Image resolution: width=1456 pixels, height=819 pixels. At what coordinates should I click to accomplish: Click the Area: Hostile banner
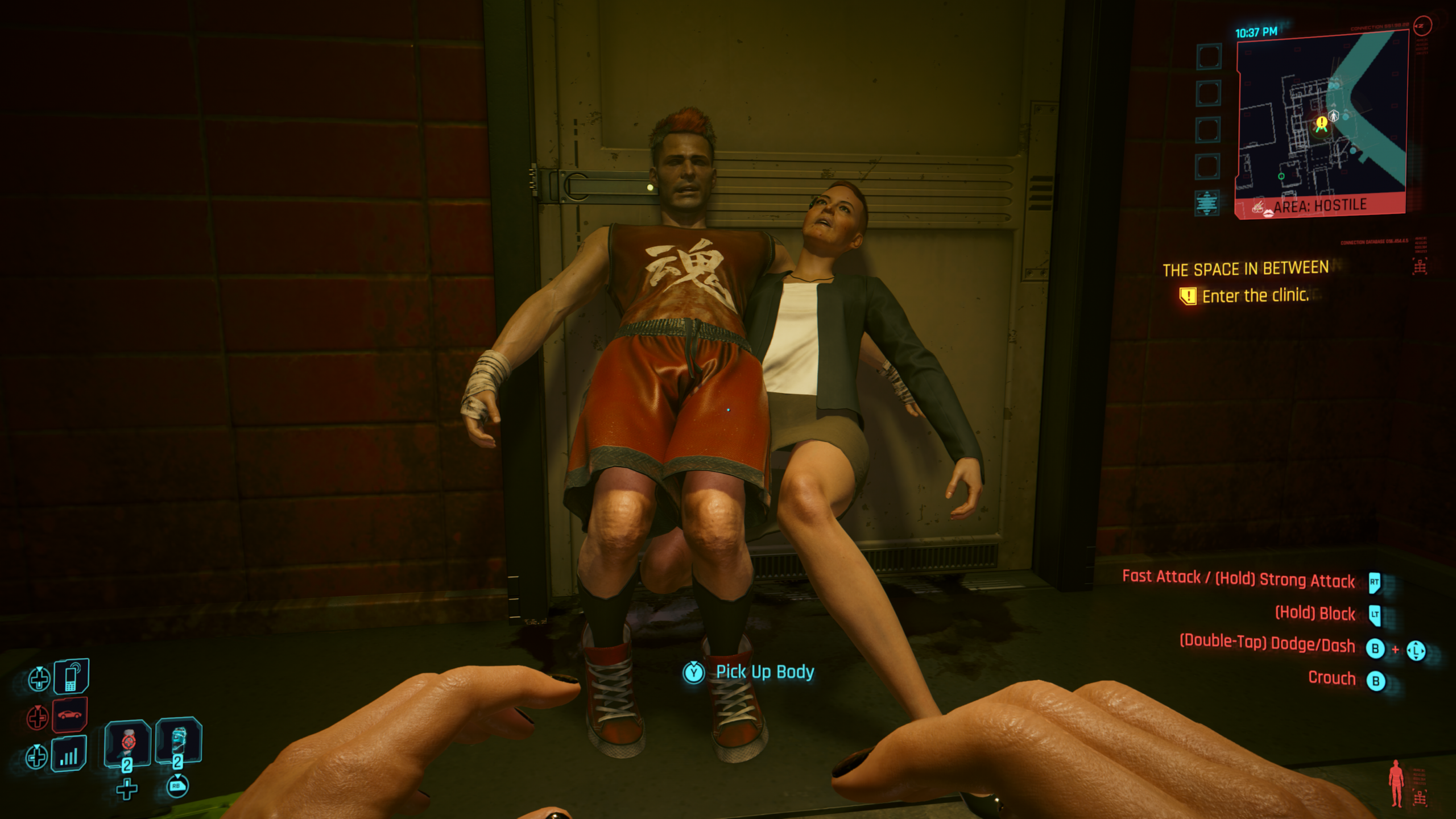(x=1319, y=206)
